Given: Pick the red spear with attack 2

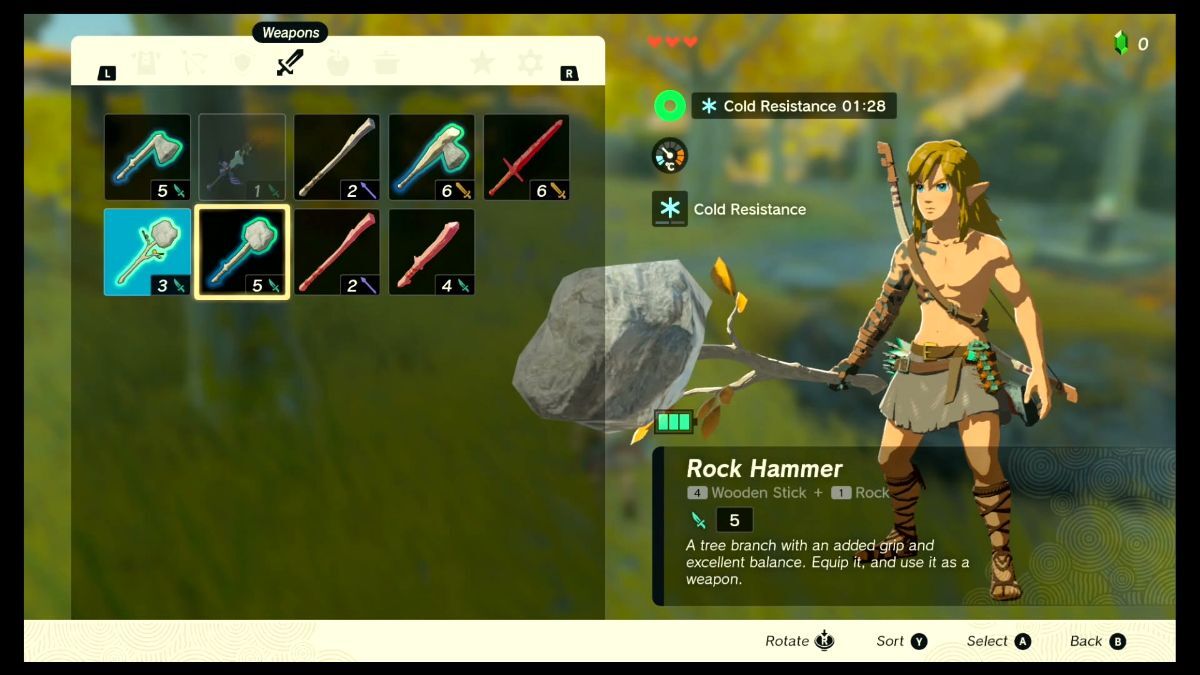Looking at the screenshot, I should click(x=337, y=252).
